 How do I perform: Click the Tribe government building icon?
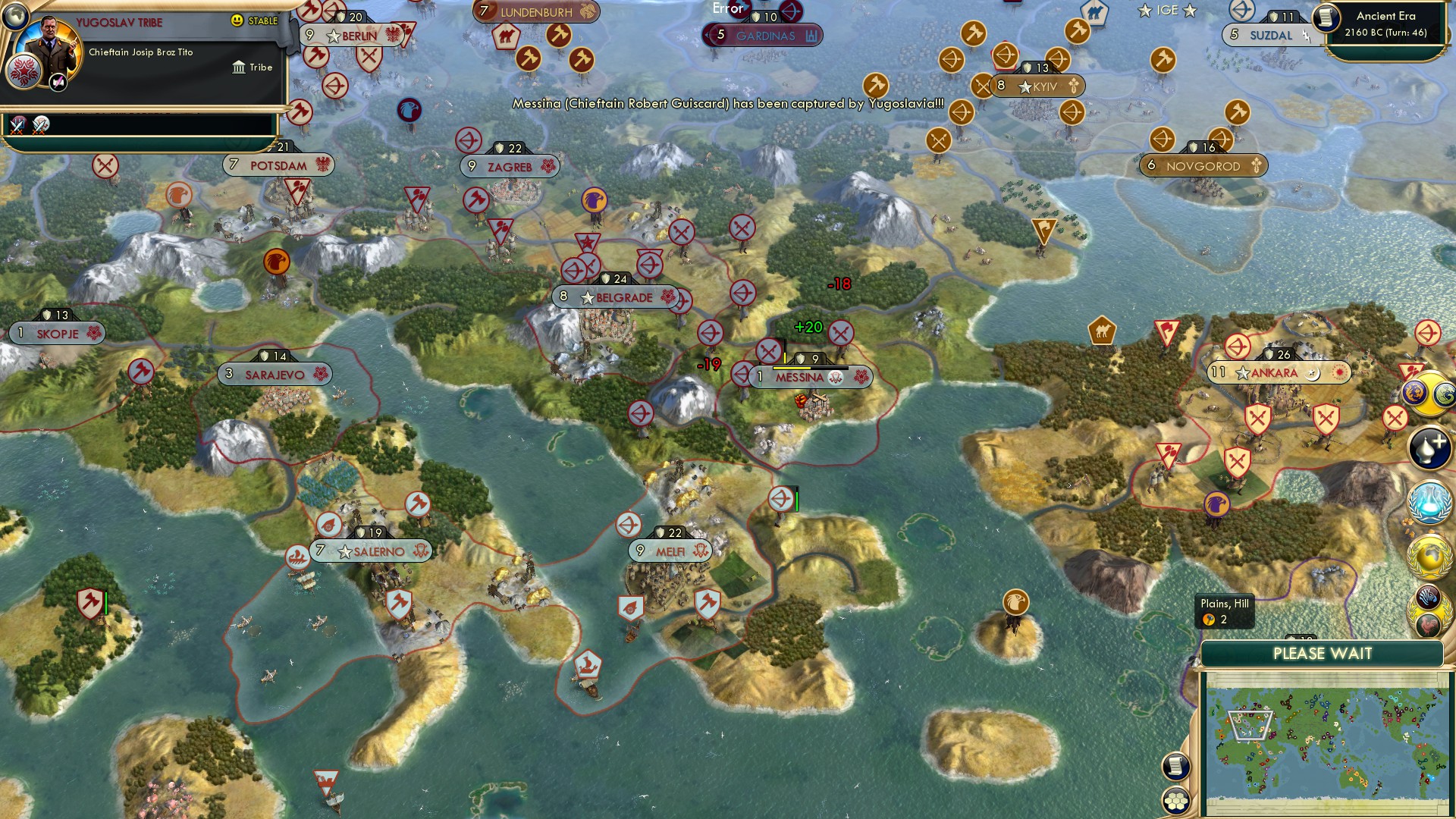240,67
